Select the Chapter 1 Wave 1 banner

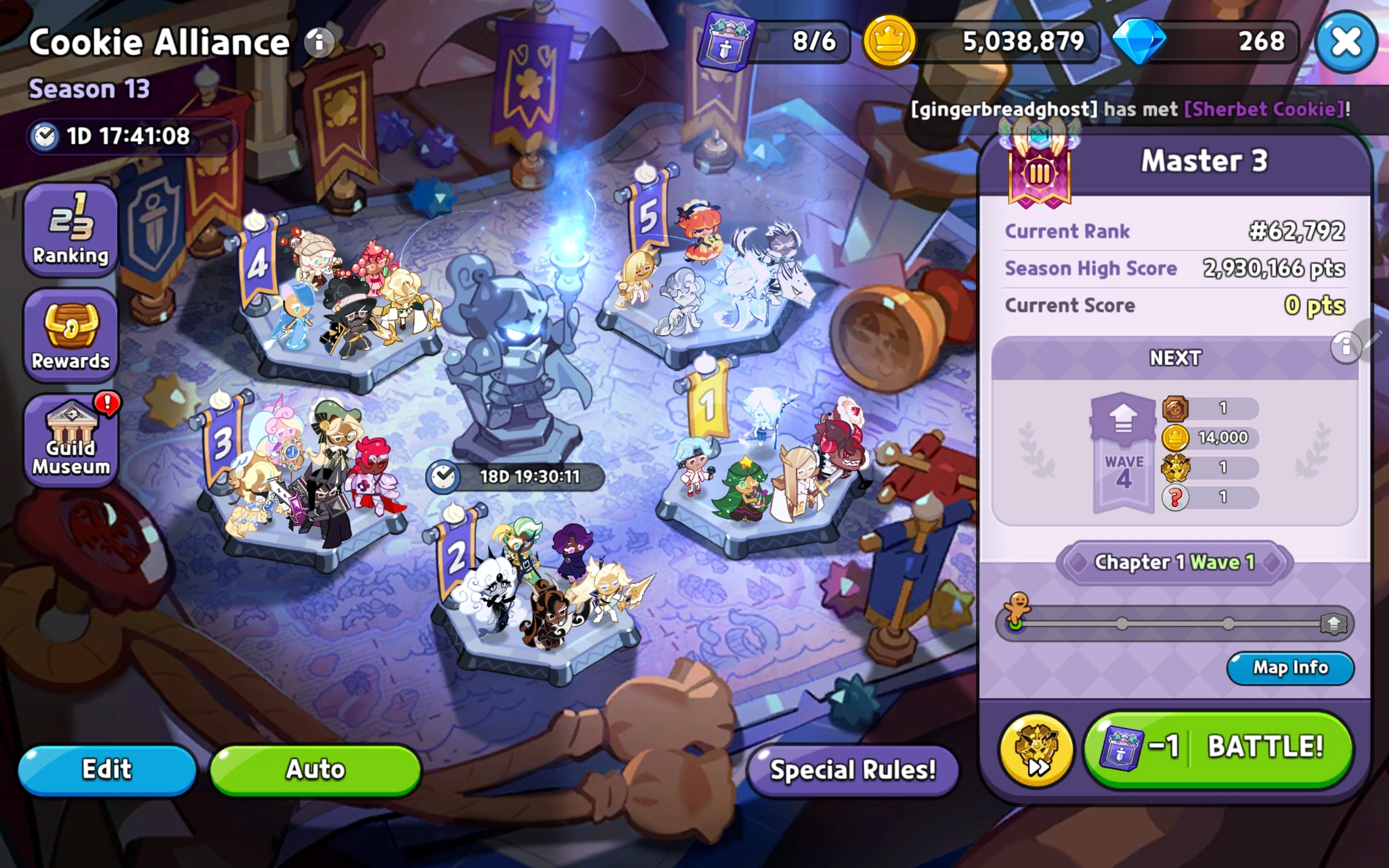(x=1174, y=562)
